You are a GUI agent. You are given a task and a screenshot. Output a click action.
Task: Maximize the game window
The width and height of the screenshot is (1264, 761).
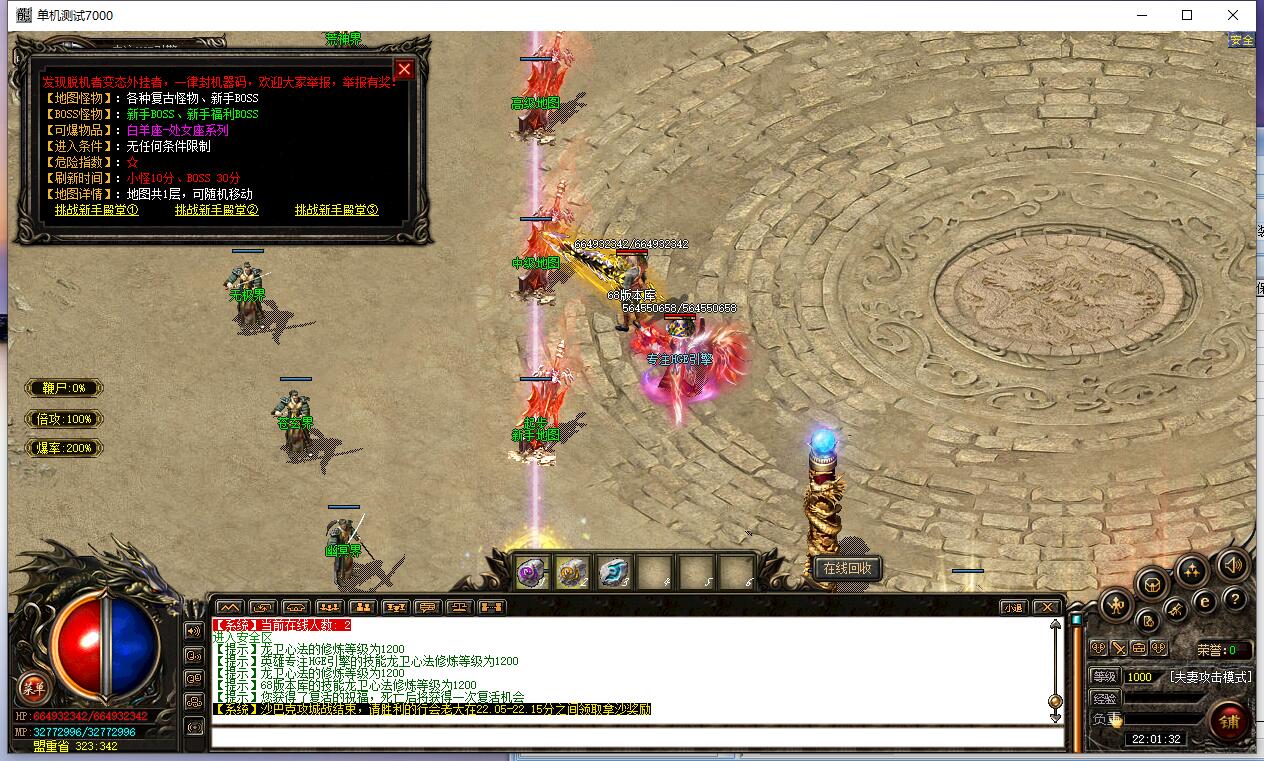(x=1187, y=15)
